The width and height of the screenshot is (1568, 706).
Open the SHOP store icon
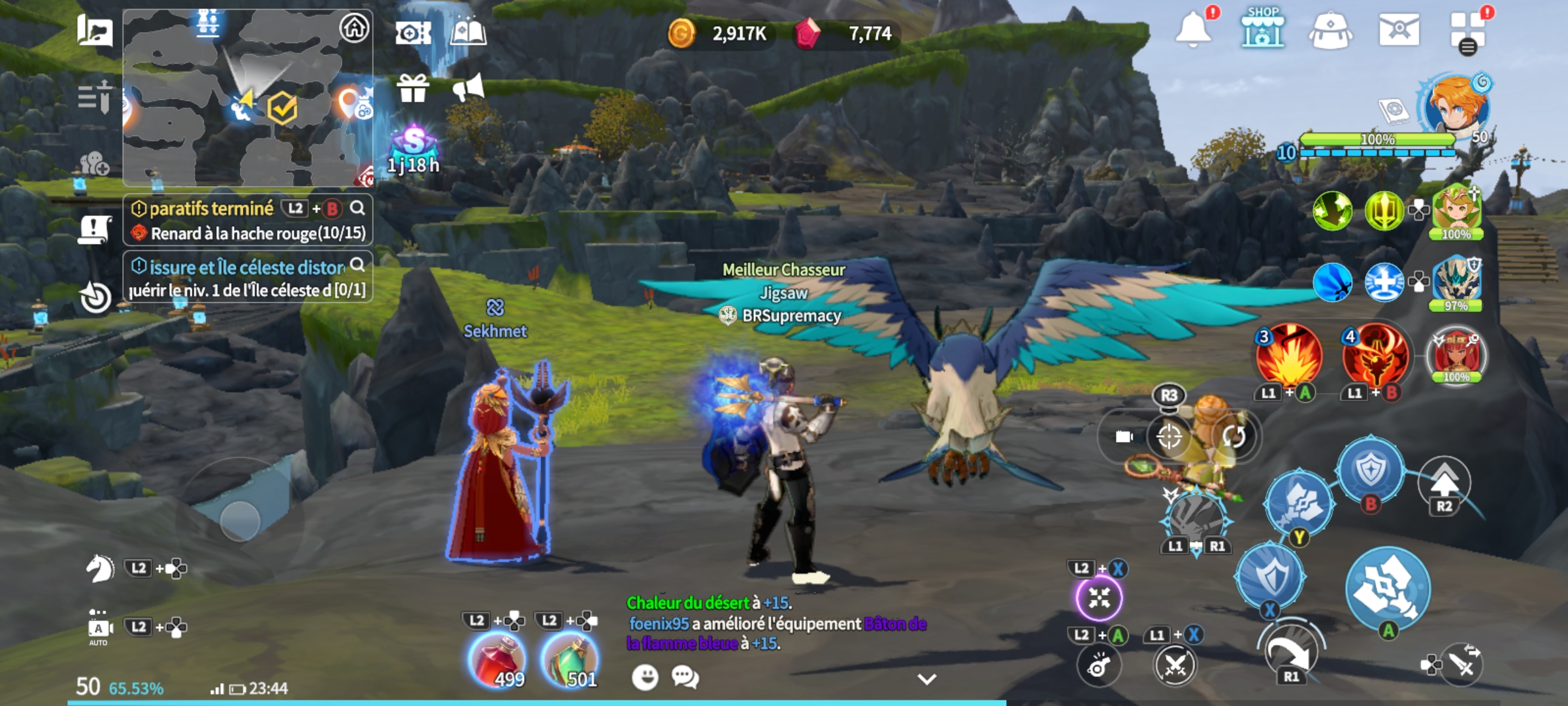(x=1262, y=29)
